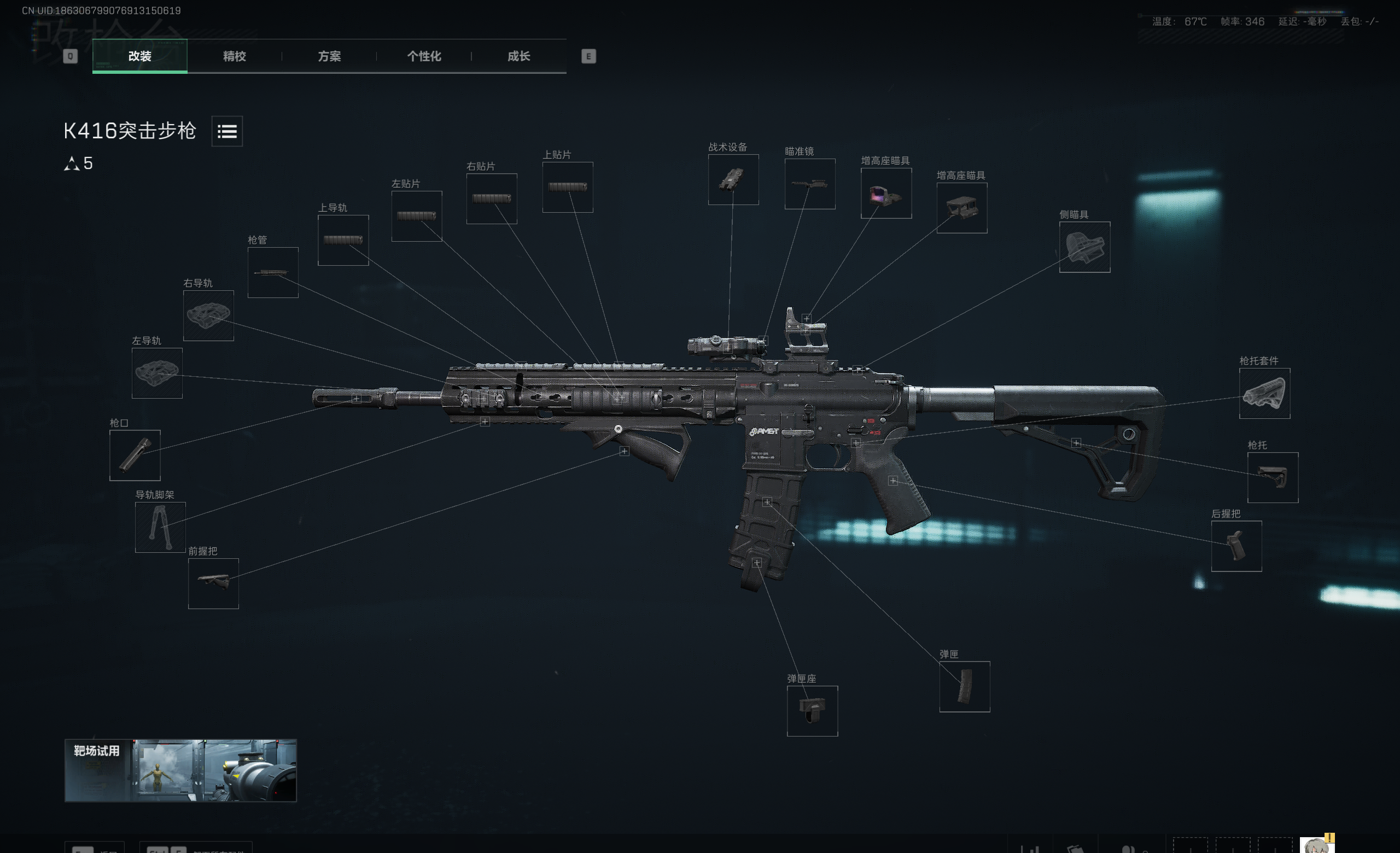The height and width of the screenshot is (853, 1400).
Task: Choose the 枪托套件 stock kit slot
Action: click(1264, 394)
